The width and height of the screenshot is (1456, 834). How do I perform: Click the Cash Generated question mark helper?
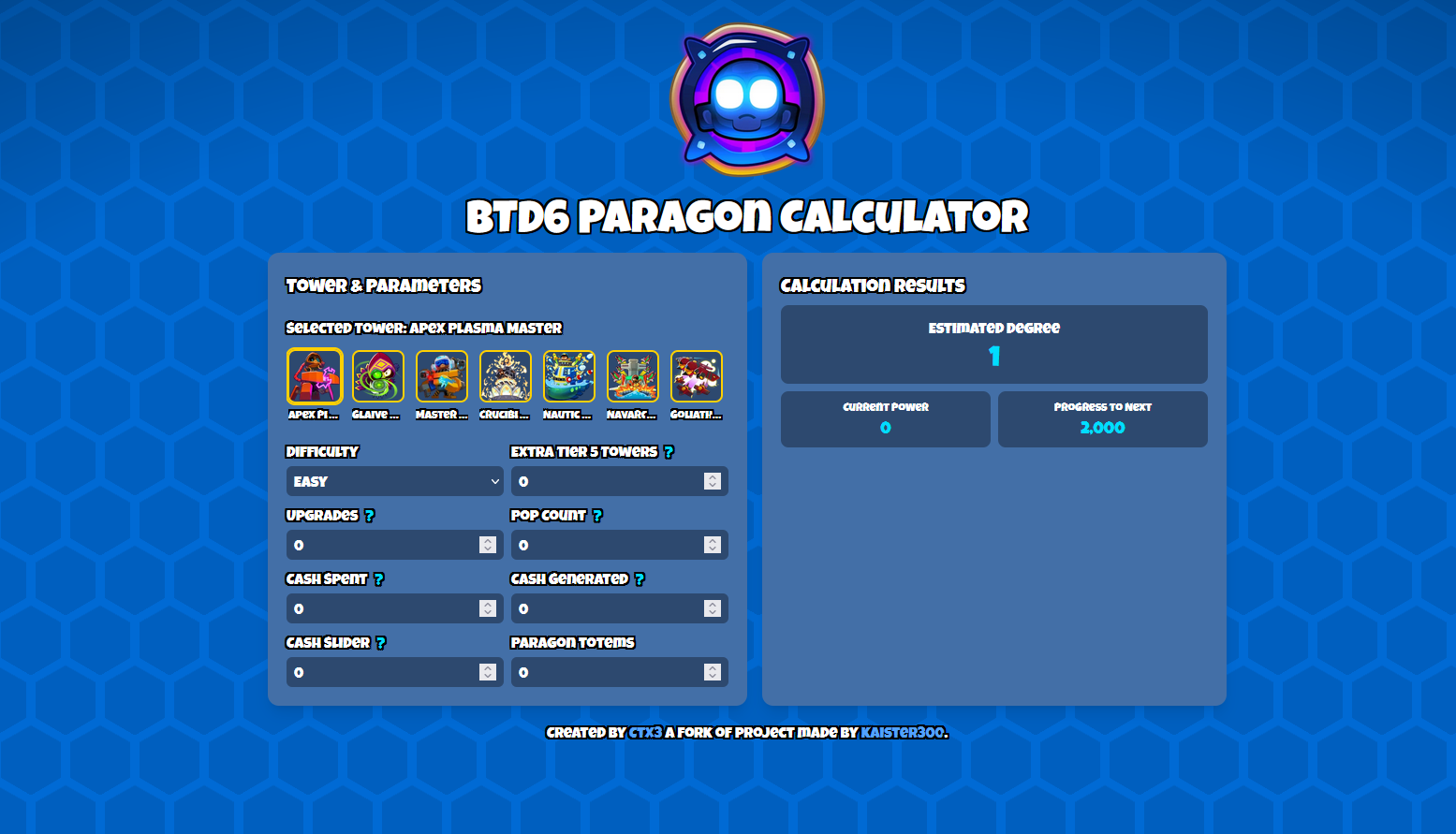640,578
